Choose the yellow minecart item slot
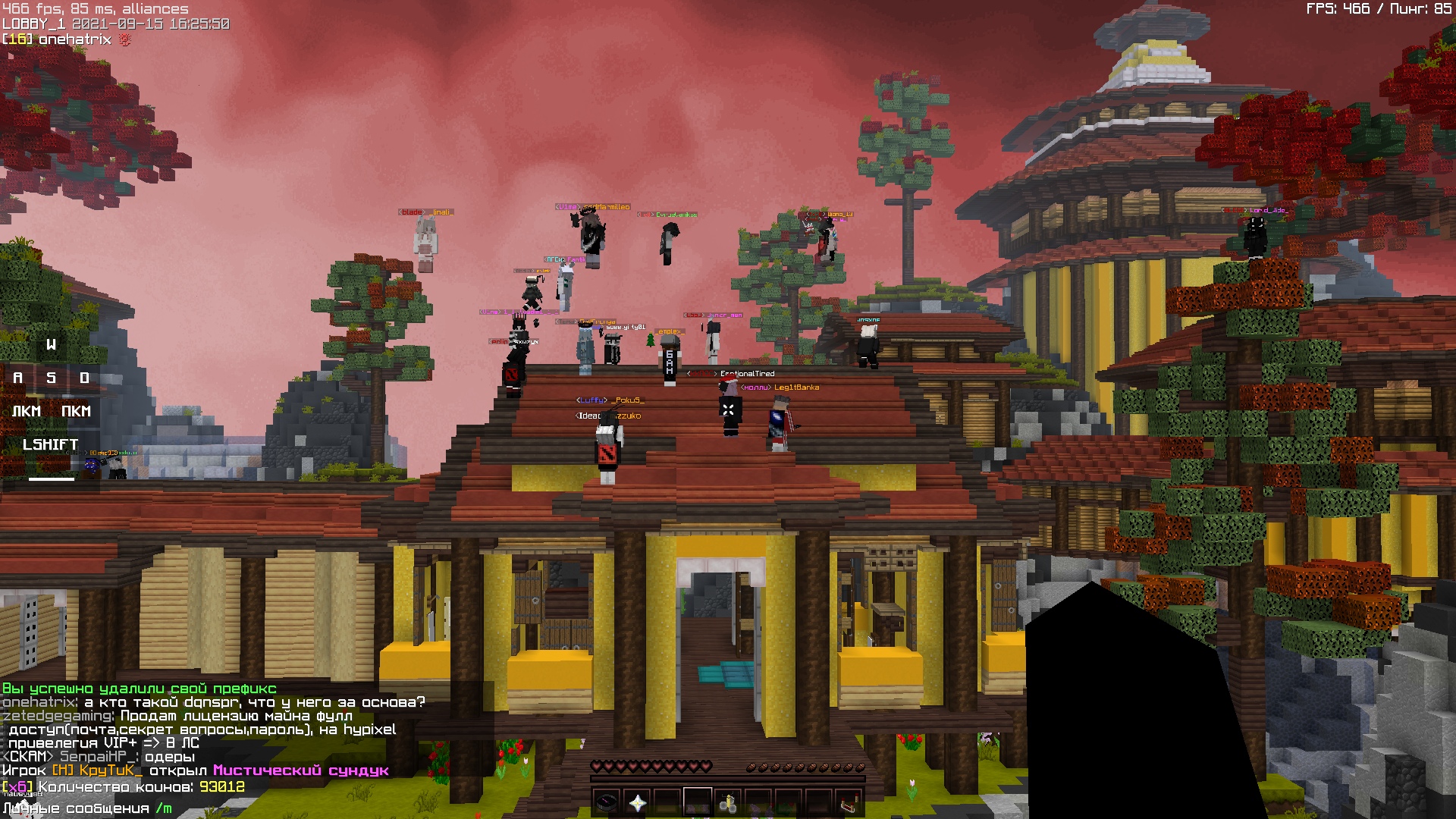 pyautogui.click(x=728, y=802)
